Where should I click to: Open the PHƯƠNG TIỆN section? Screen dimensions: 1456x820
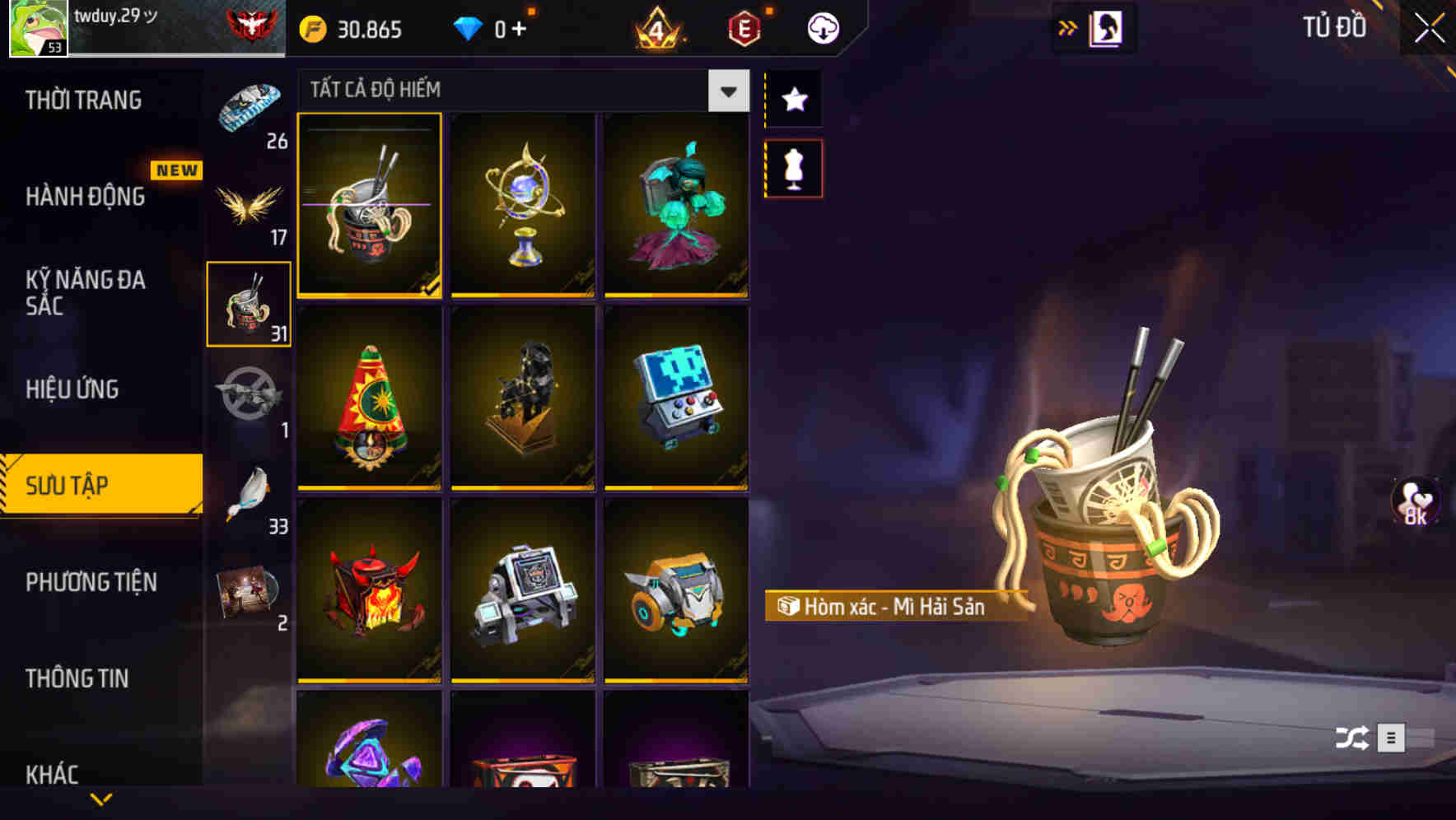pyautogui.click(x=91, y=581)
